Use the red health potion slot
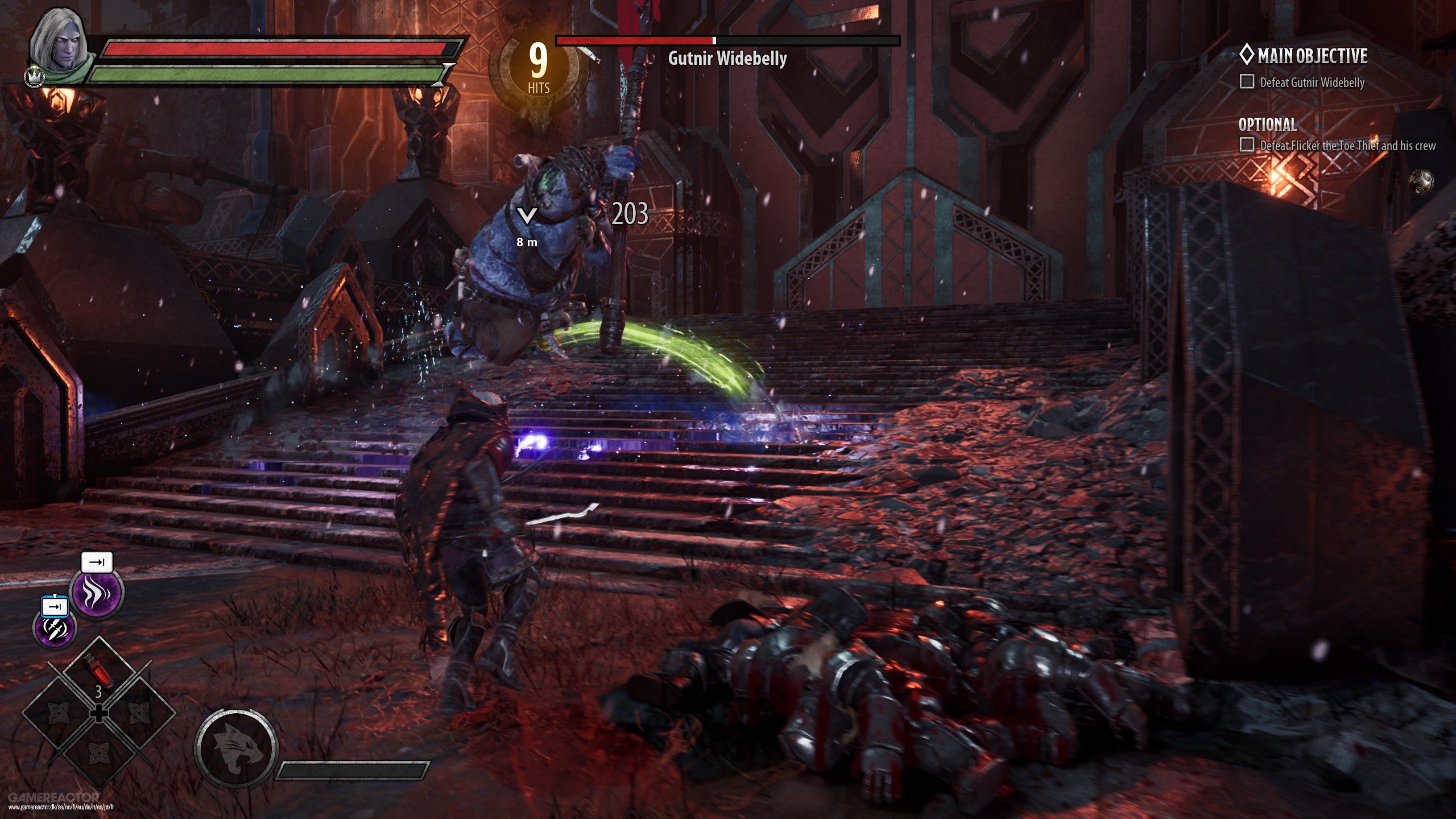 (x=97, y=672)
